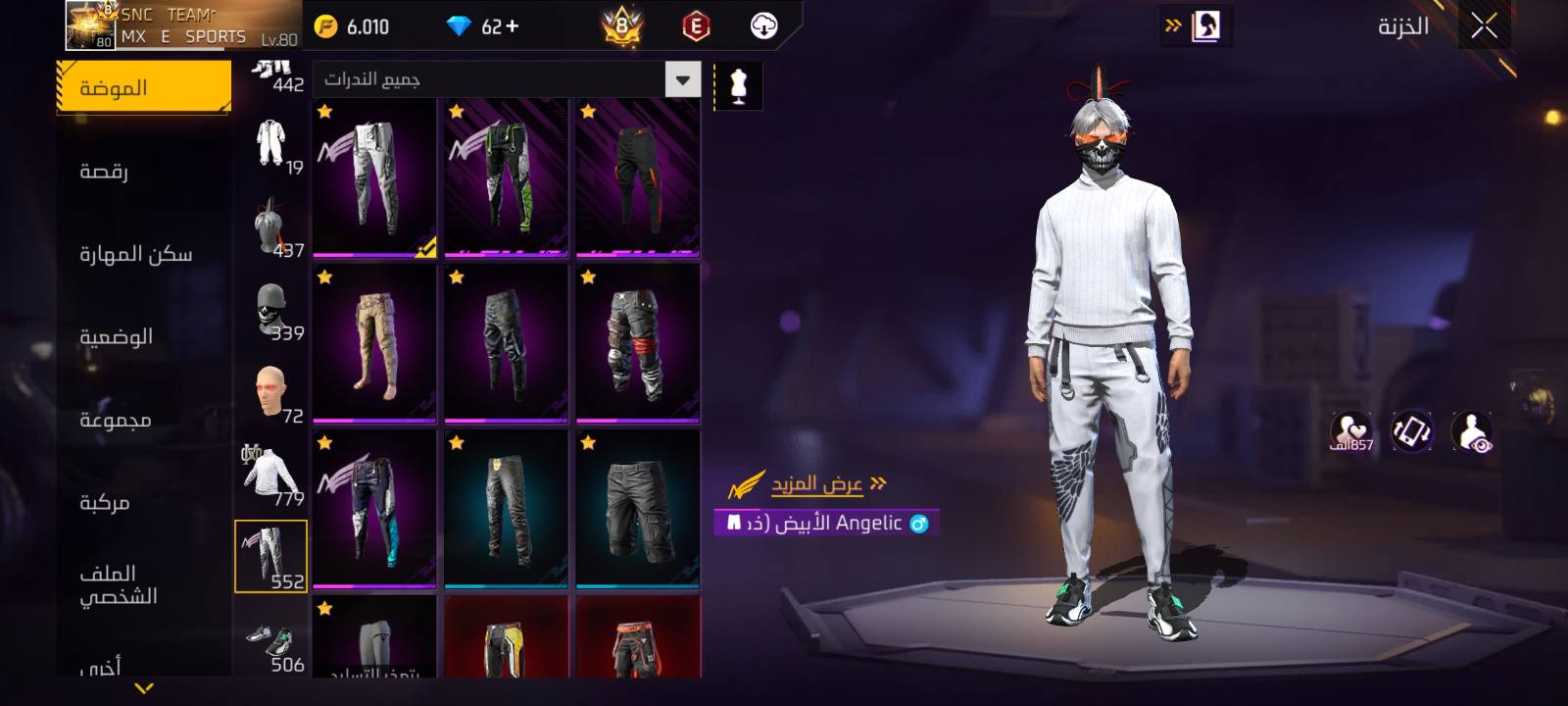Image resolution: width=1568 pixels, height=706 pixels.
Task: Click the عرض المزيد show more link
Action: tap(816, 483)
